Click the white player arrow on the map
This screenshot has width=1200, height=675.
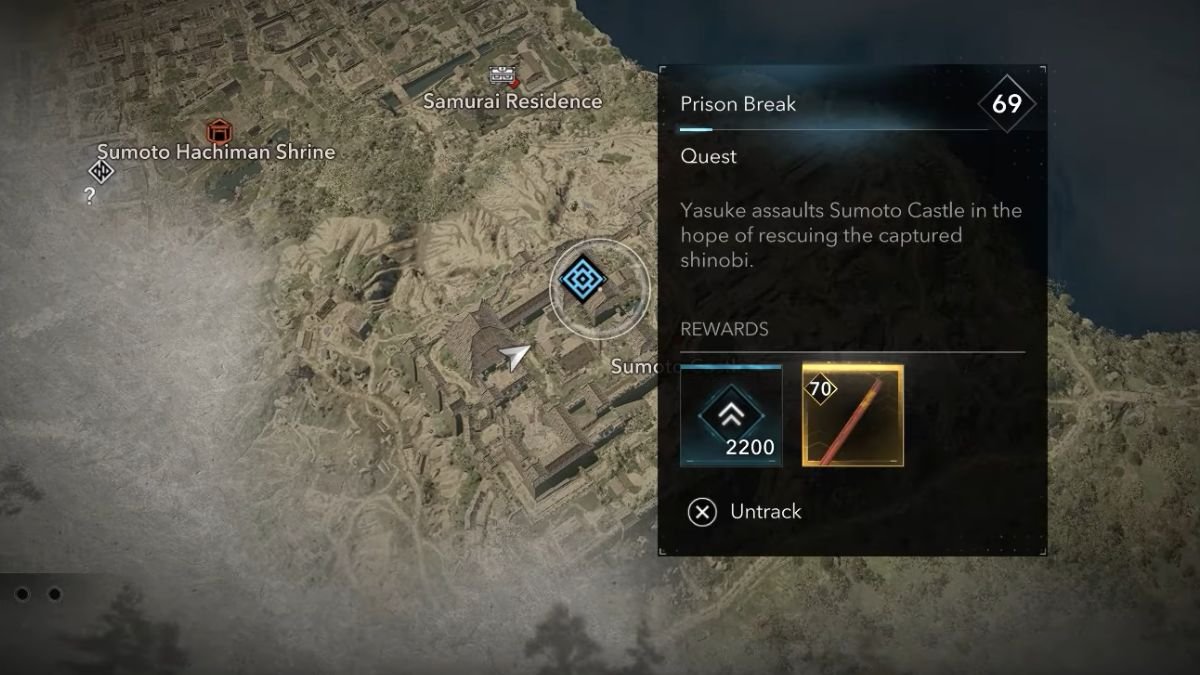pyautogui.click(x=515, y=357)
